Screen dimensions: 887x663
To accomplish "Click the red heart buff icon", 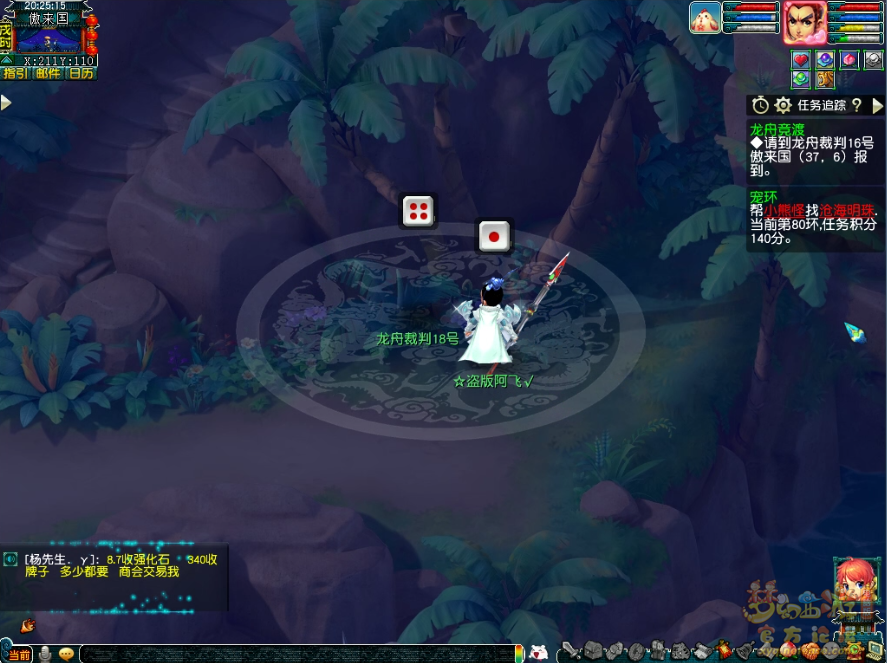I will click(802, 60).
